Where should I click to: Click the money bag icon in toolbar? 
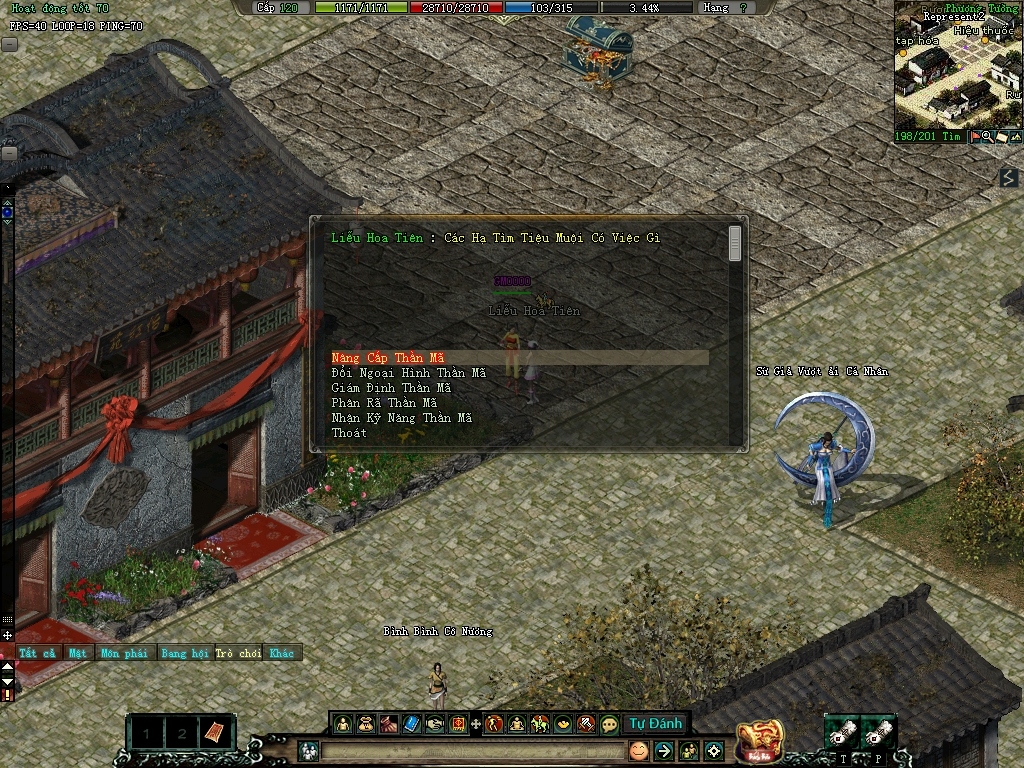(365, 724)
